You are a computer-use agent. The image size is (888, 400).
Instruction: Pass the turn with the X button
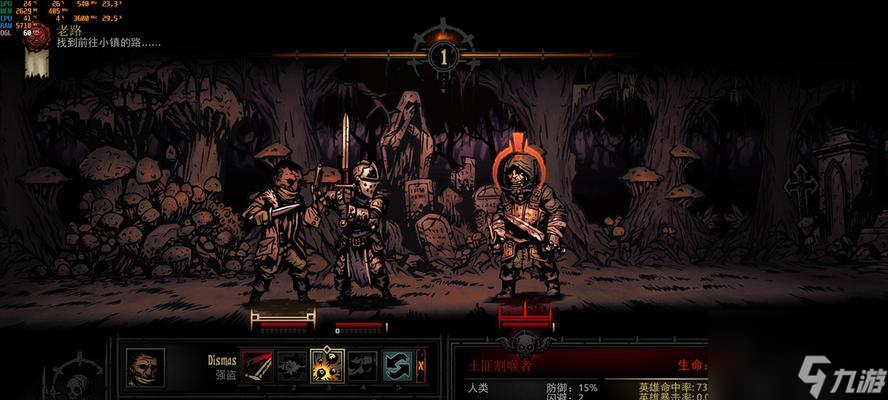[x=421, y=366]
